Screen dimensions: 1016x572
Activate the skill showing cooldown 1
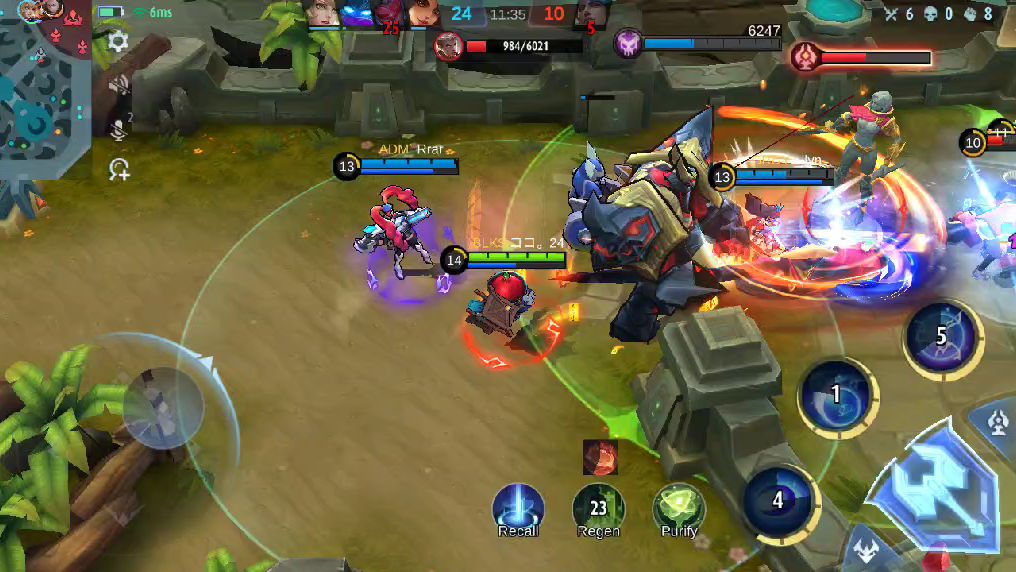(x=837, y=394)
